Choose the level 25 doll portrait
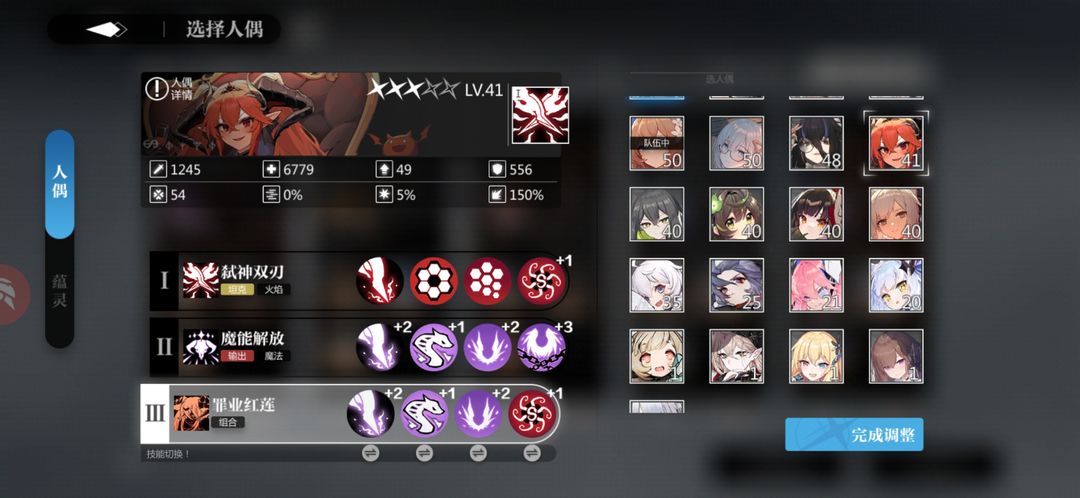The width and height of the screenshot is (1080, 498). pos(736,285)
